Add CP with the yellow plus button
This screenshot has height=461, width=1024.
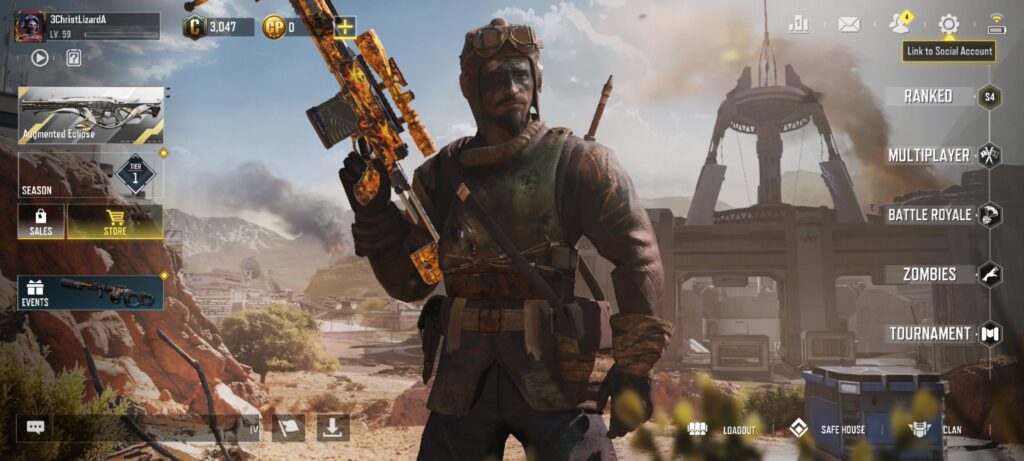tap(344, 27)
